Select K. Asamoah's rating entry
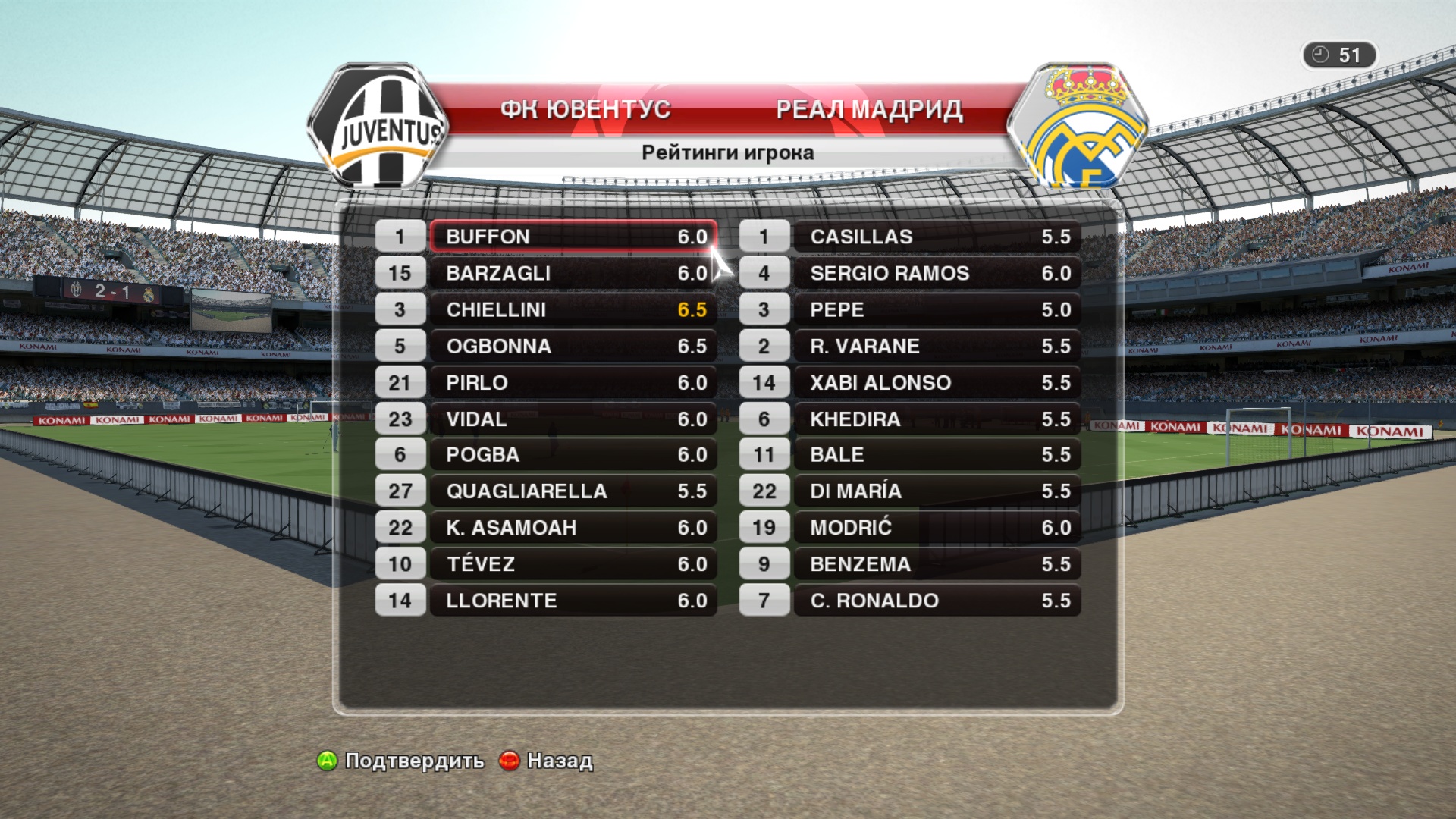This screenshot has width=1456, height=819. (573, 528)
